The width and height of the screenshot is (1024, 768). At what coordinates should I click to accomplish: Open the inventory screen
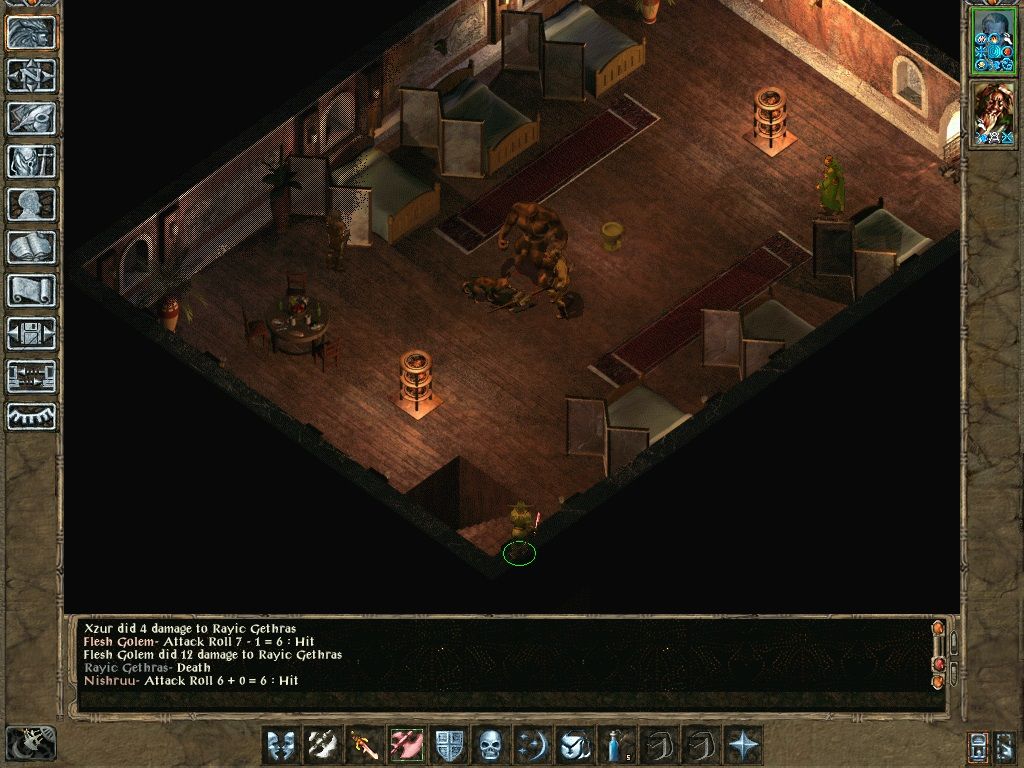tap(31, 161)
